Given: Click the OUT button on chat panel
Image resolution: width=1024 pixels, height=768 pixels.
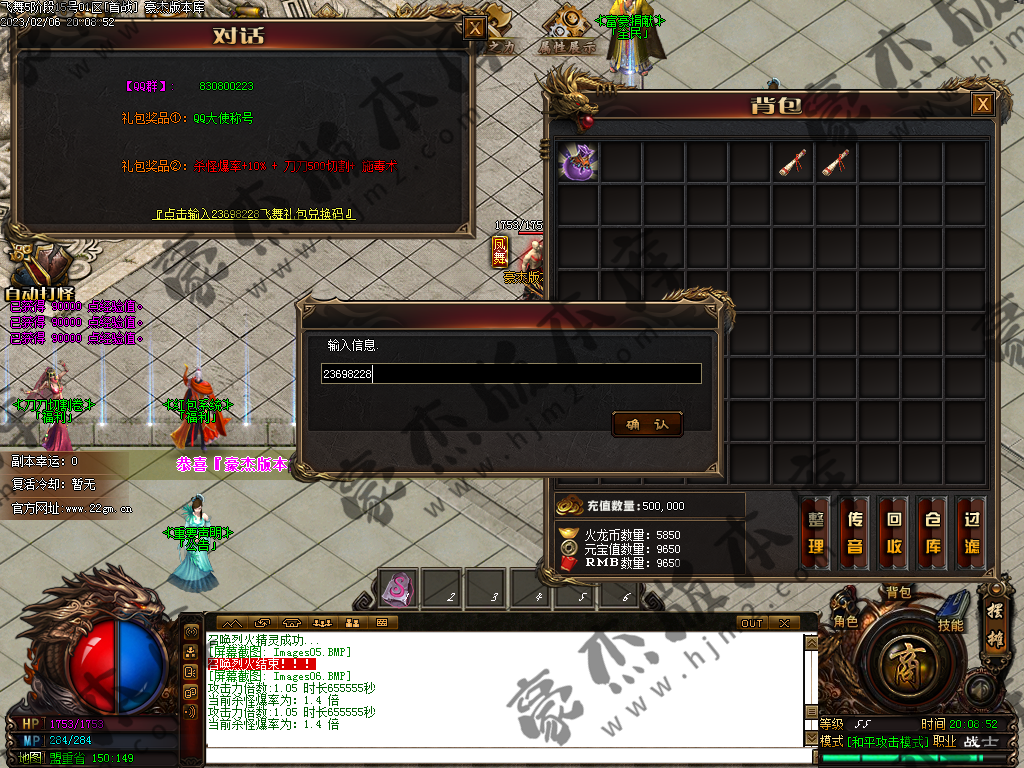Looking at the screenshot, I should 752,623.
